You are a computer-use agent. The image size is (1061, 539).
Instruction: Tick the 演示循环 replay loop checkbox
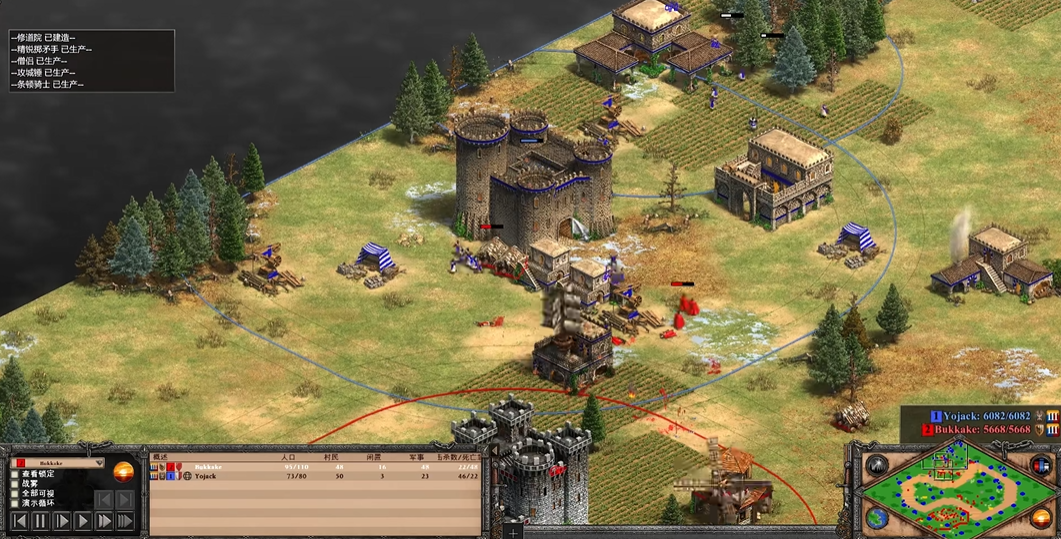15,504
